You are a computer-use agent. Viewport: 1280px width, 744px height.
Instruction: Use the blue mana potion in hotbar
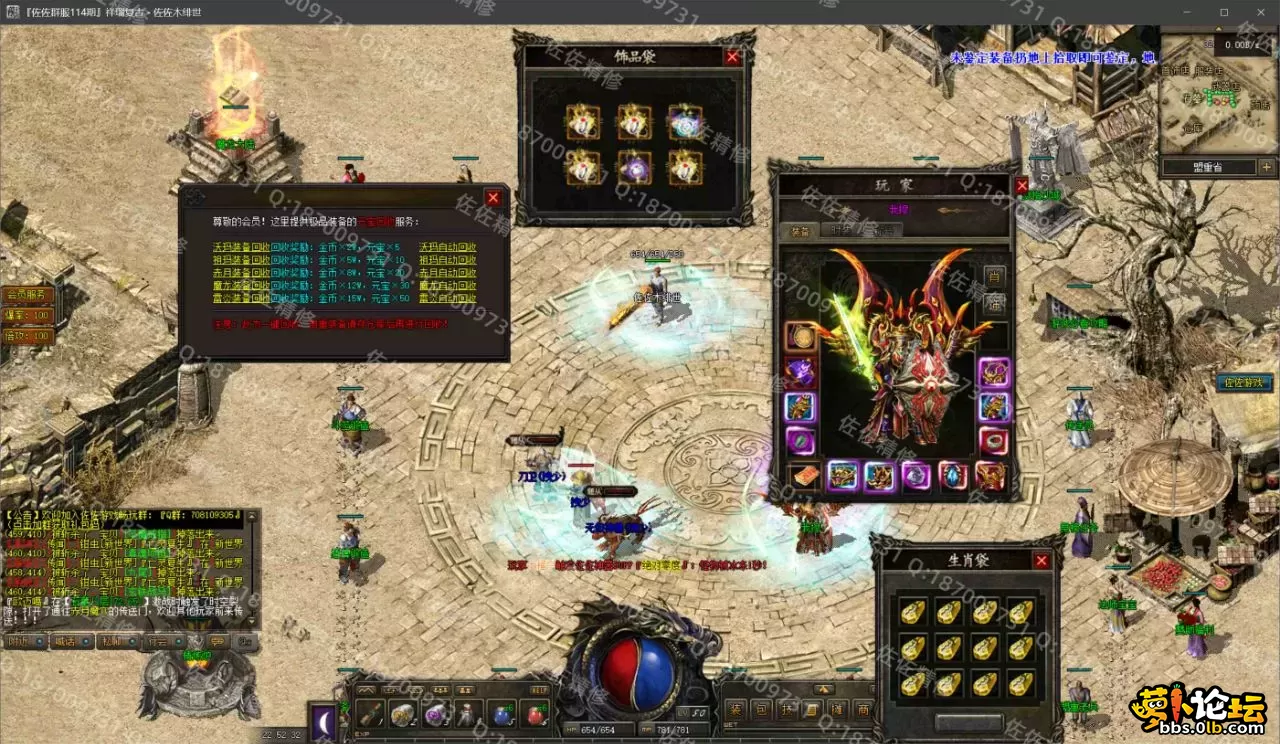[x=501, y=715]
